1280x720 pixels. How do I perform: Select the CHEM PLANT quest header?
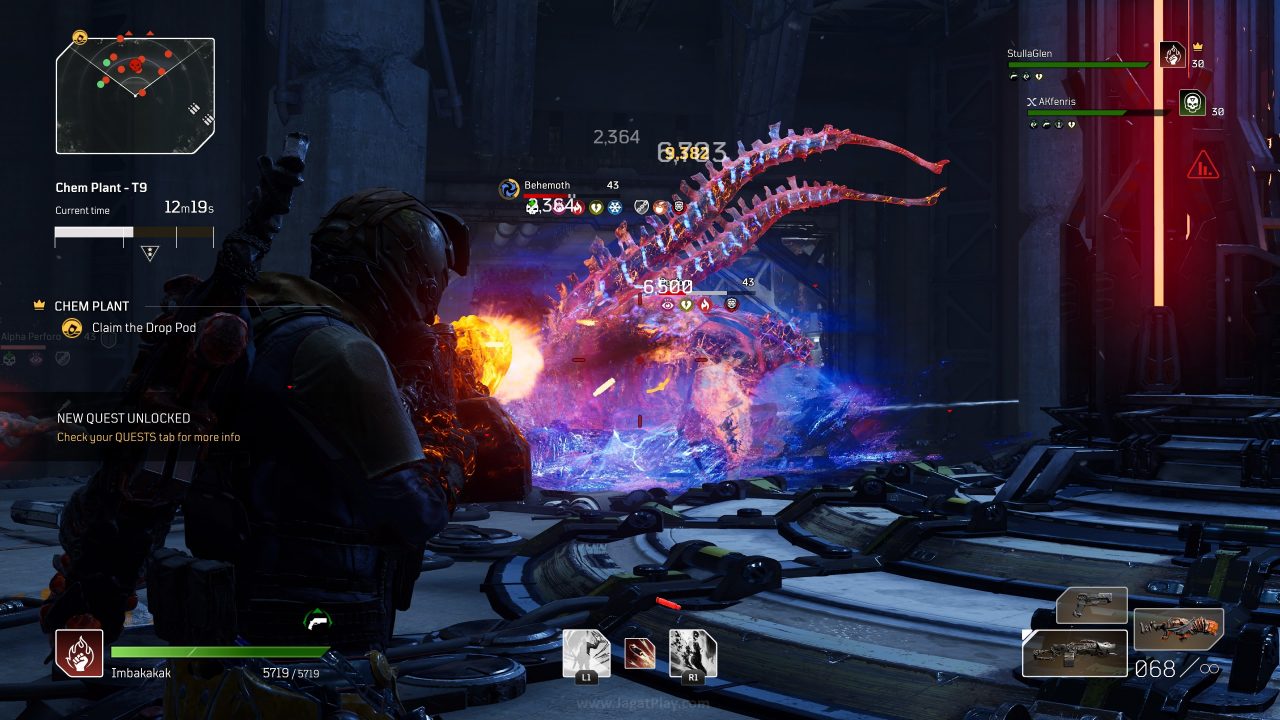pyautogui.click(x=94, y=305)
